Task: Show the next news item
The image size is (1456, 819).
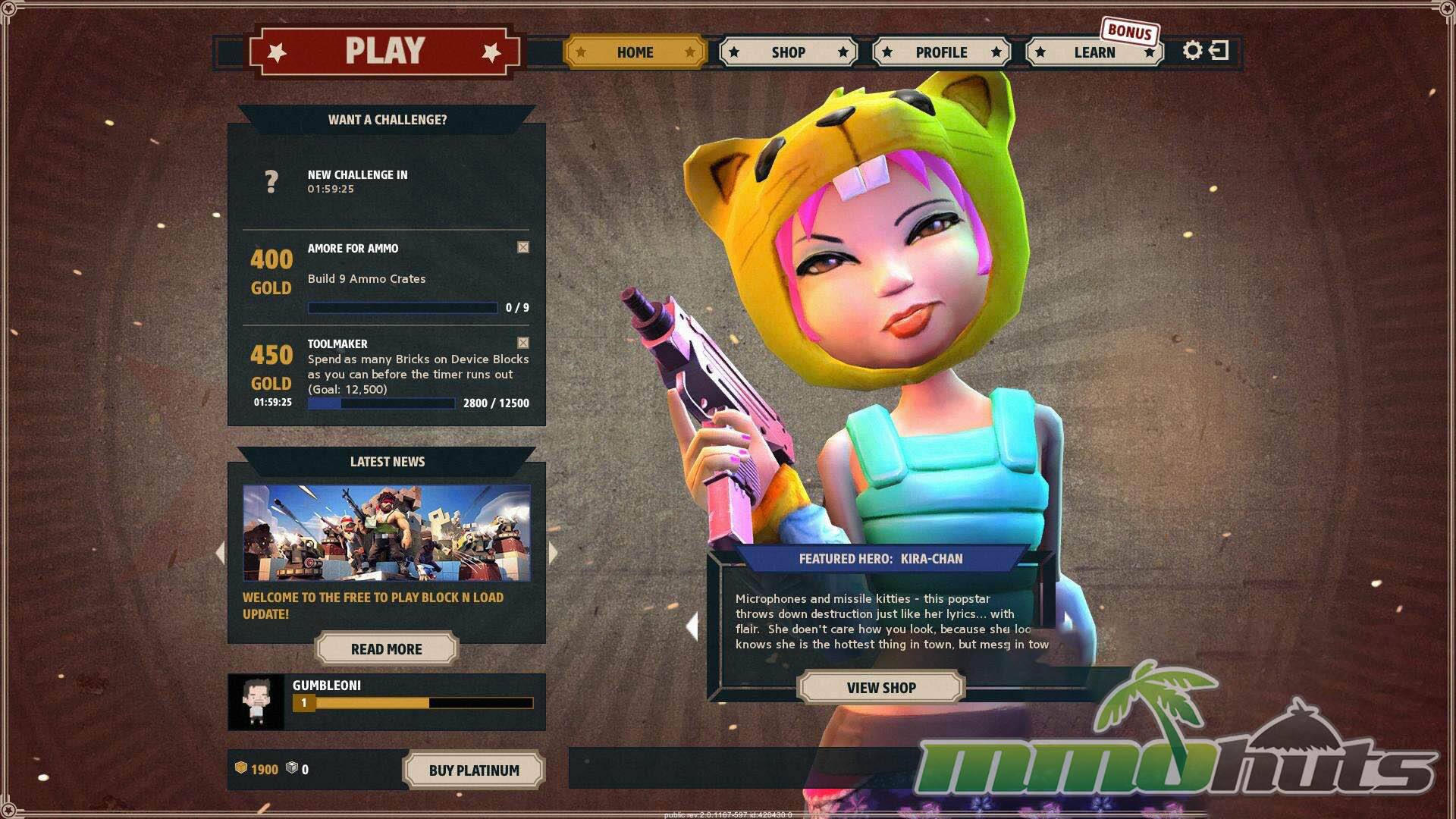Action: click(x=553, y=553)
